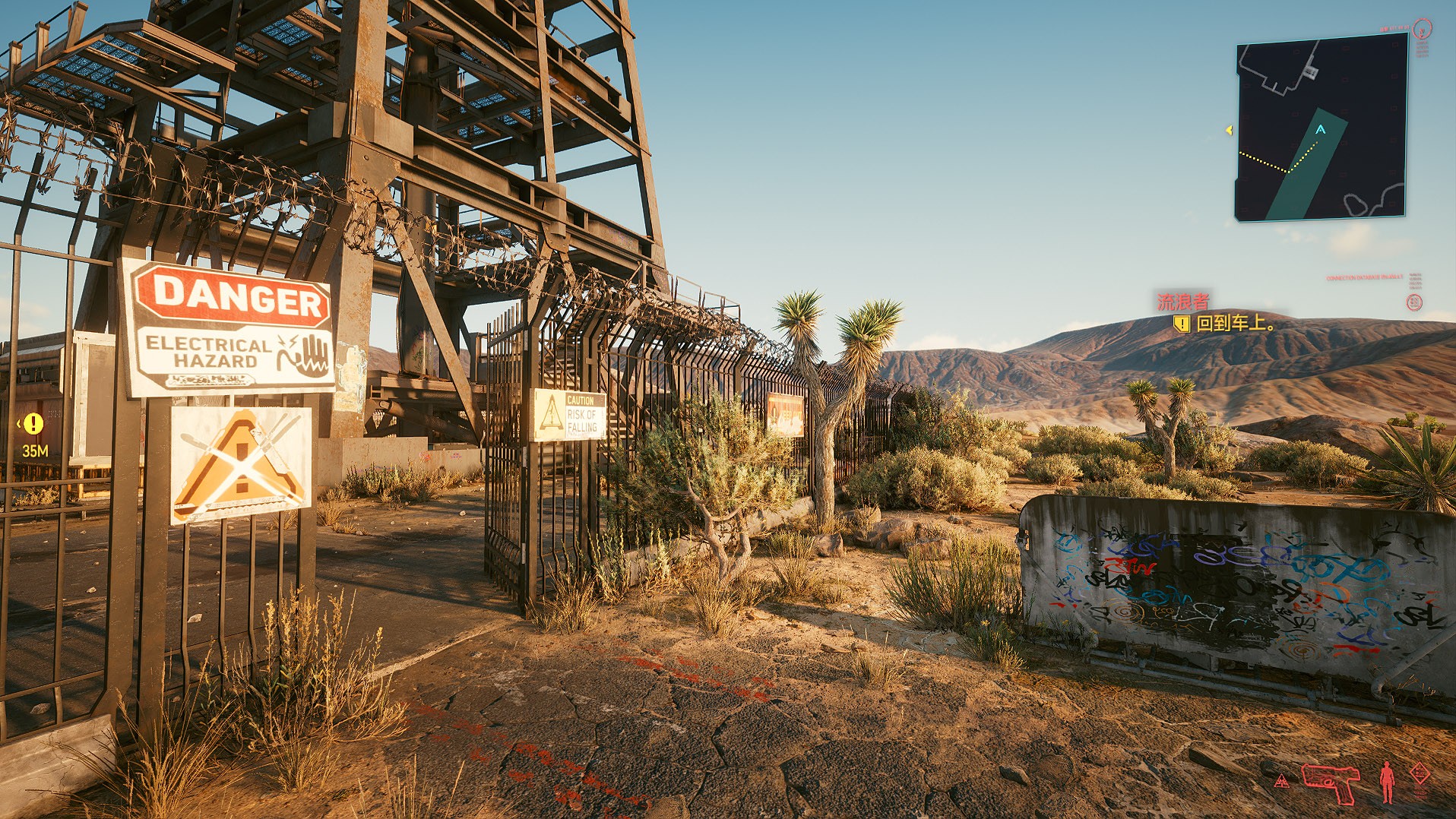
Task: Click the red triangle hazard icon
Action: click(1281, 780)
